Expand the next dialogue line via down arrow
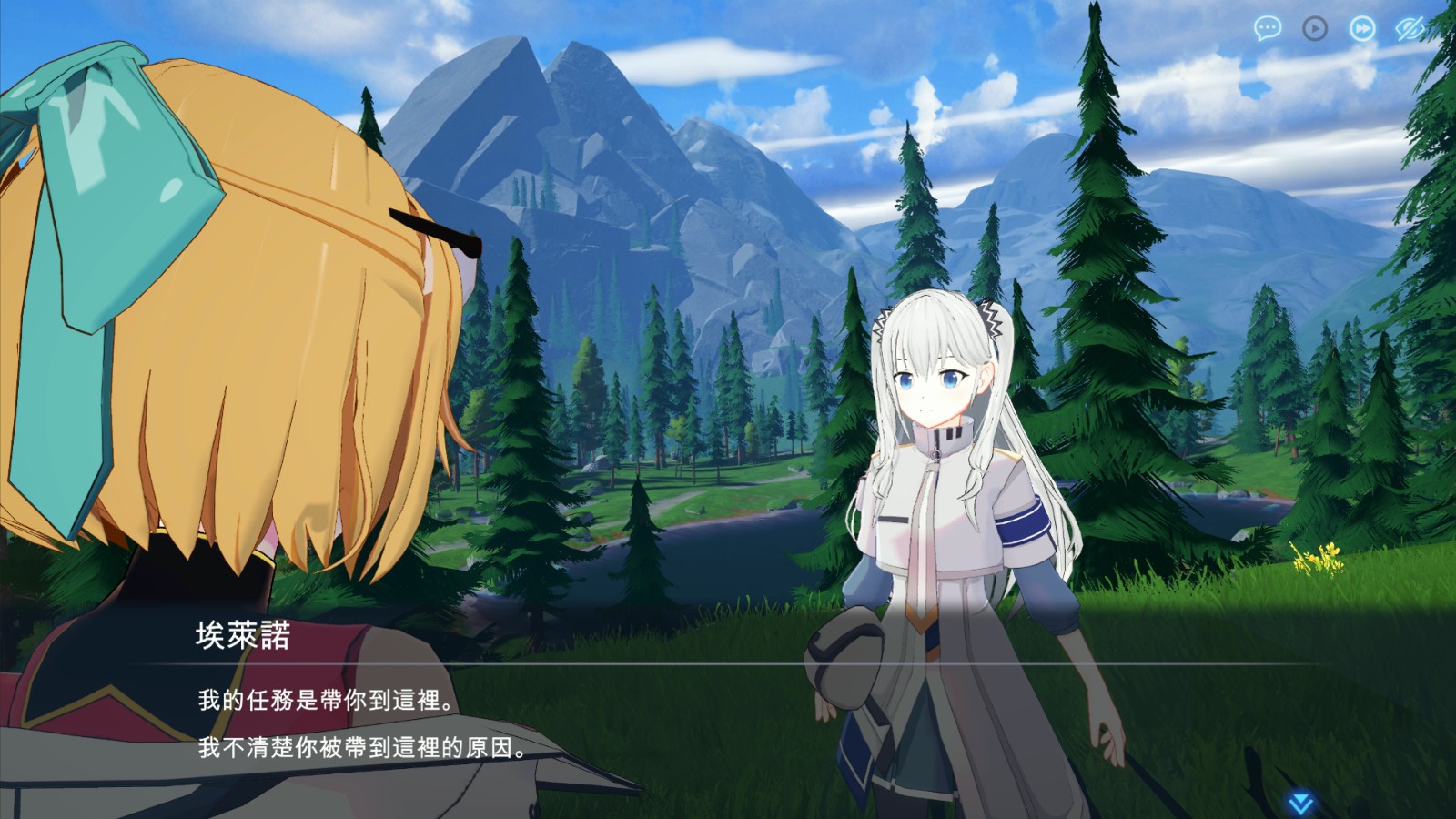Screen dimensions: 1456x819 click(x=1301, y=803)
